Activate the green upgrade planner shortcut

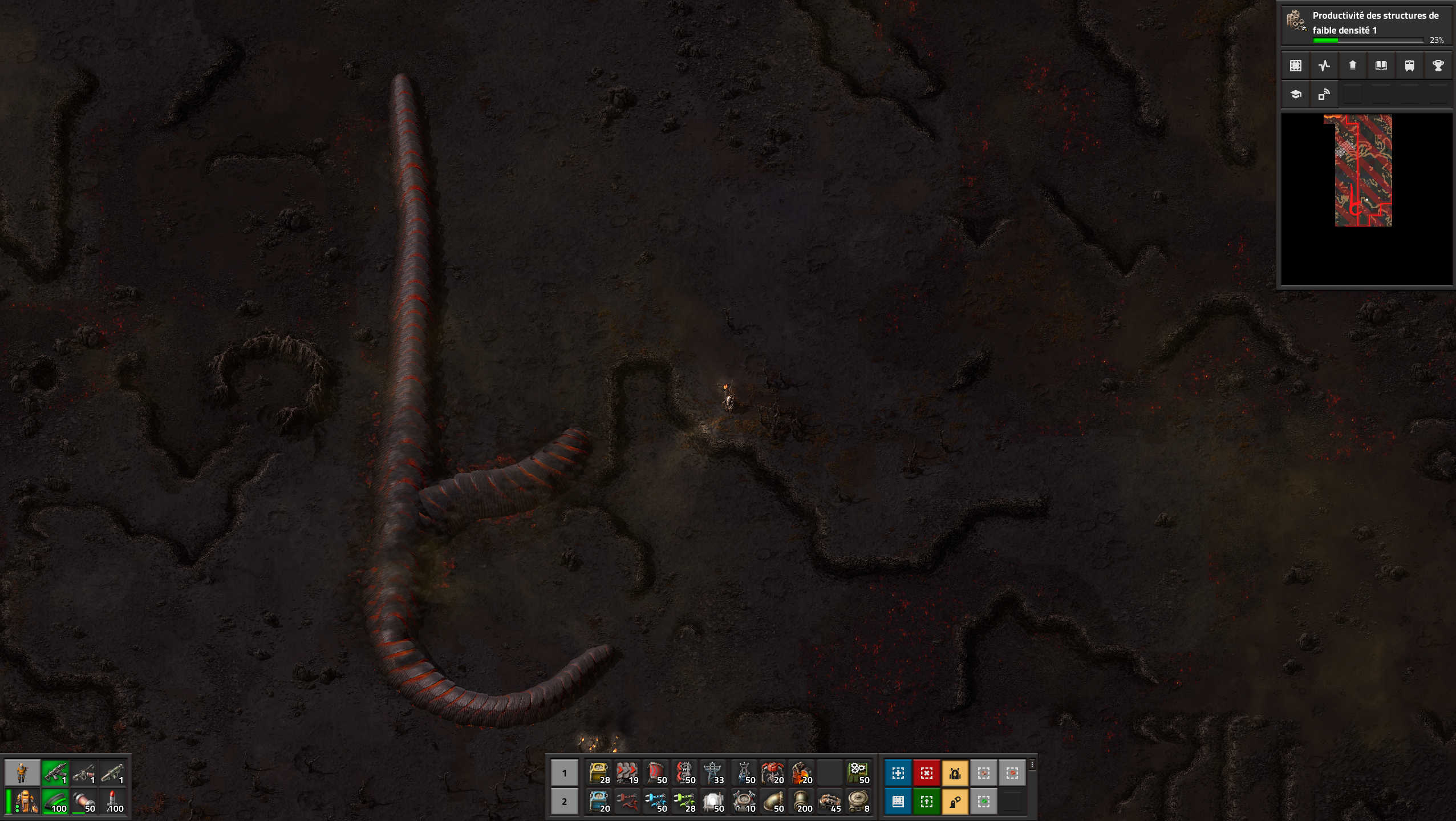pyautogui.click(x=926, y=802)
